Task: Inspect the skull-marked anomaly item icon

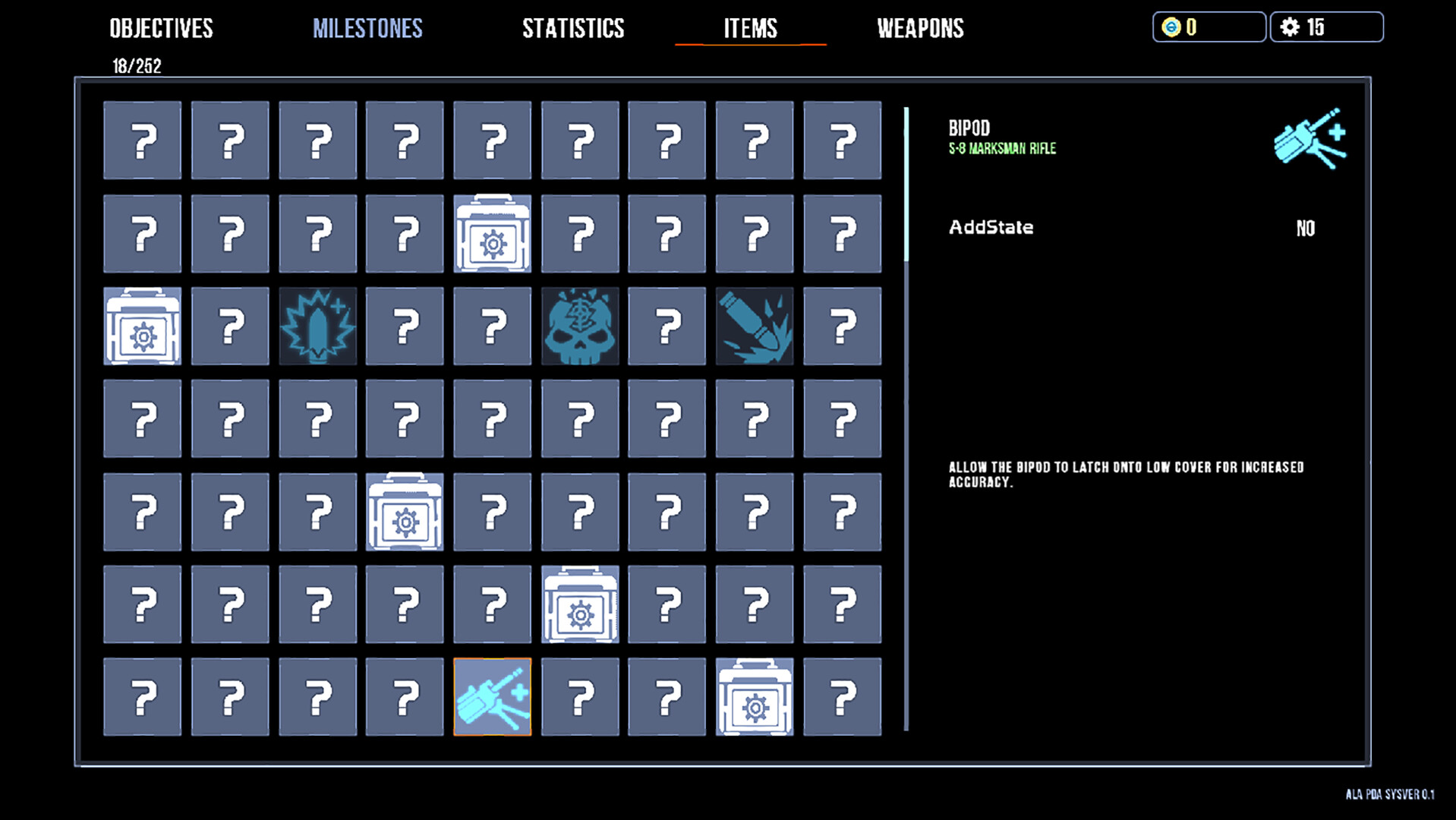Action: pos(579,326)
